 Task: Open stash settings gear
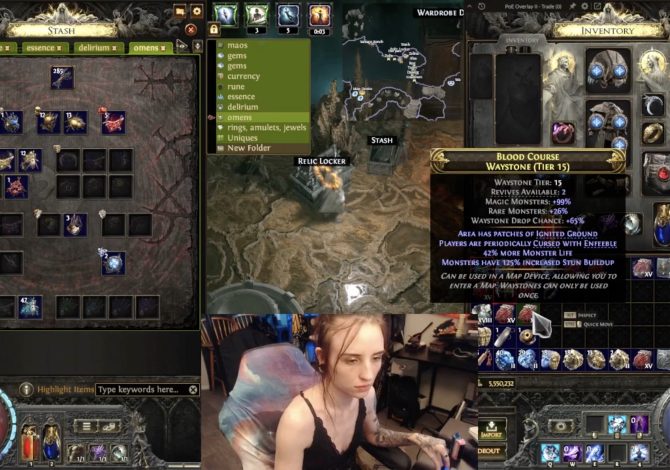pyautogui.click(x=196, y=11)
